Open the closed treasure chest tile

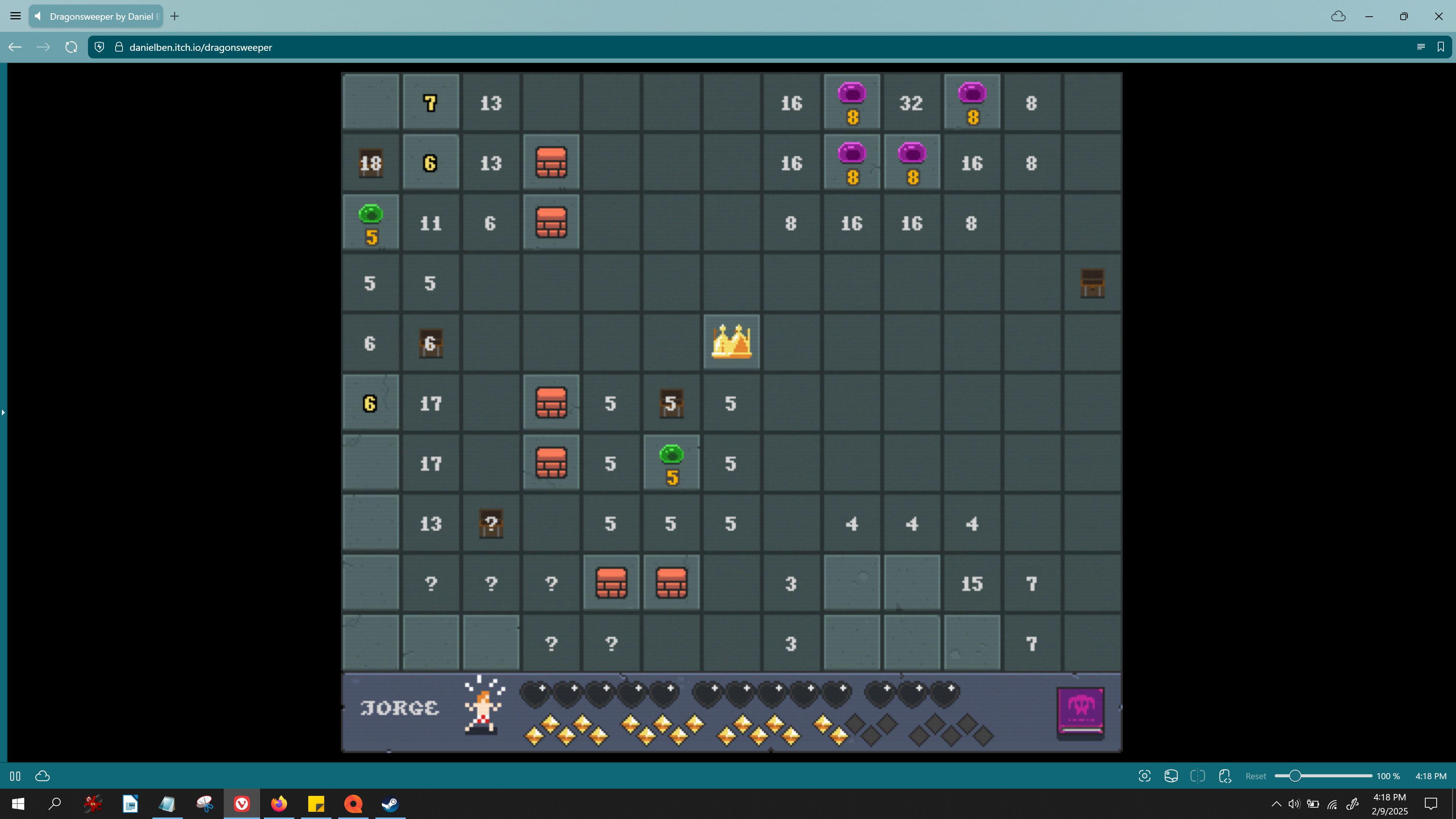[1092, 282]
